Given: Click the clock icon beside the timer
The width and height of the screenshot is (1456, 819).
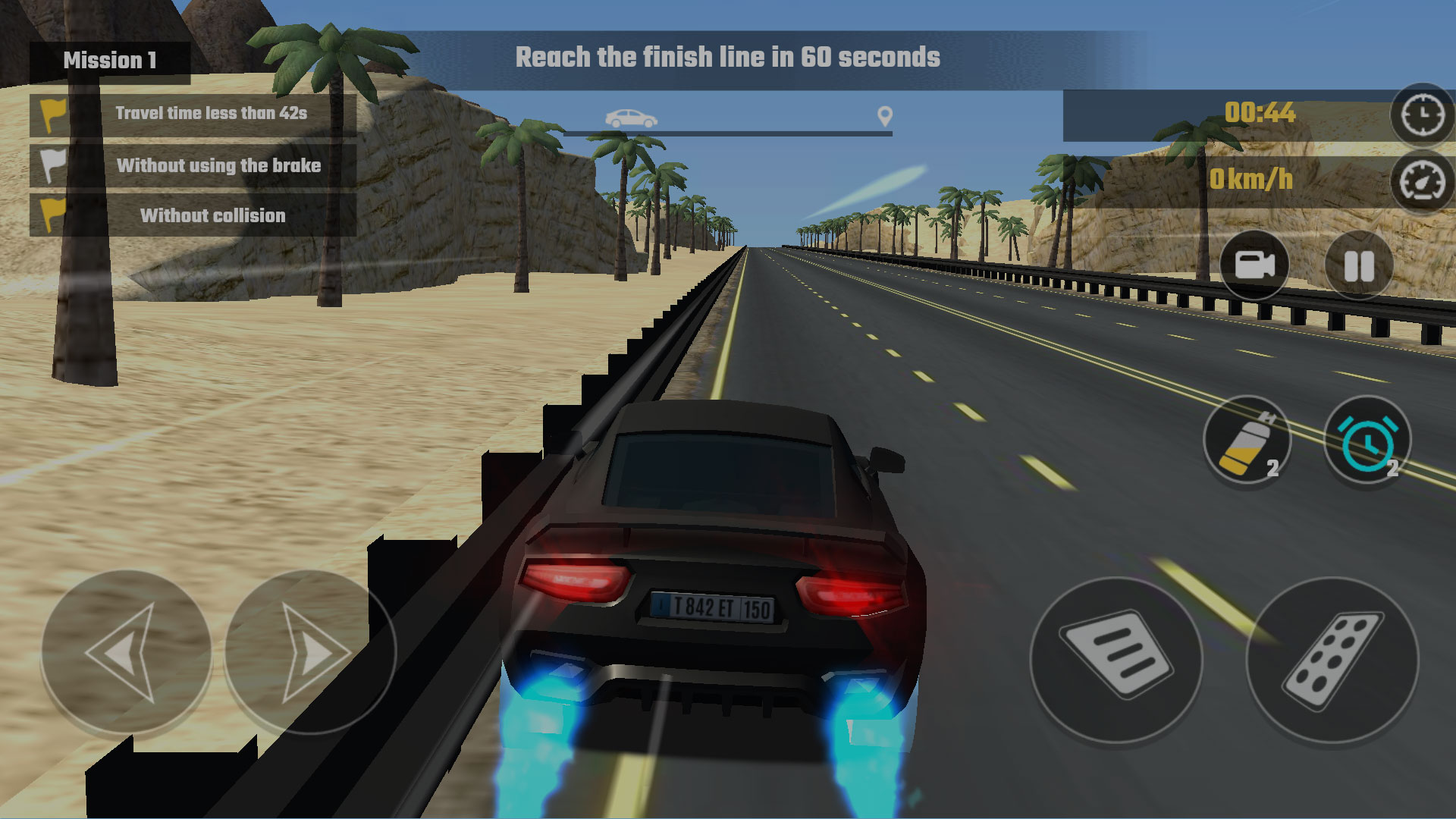Looking at the screenshot, I should click(x=1422, y=115).
